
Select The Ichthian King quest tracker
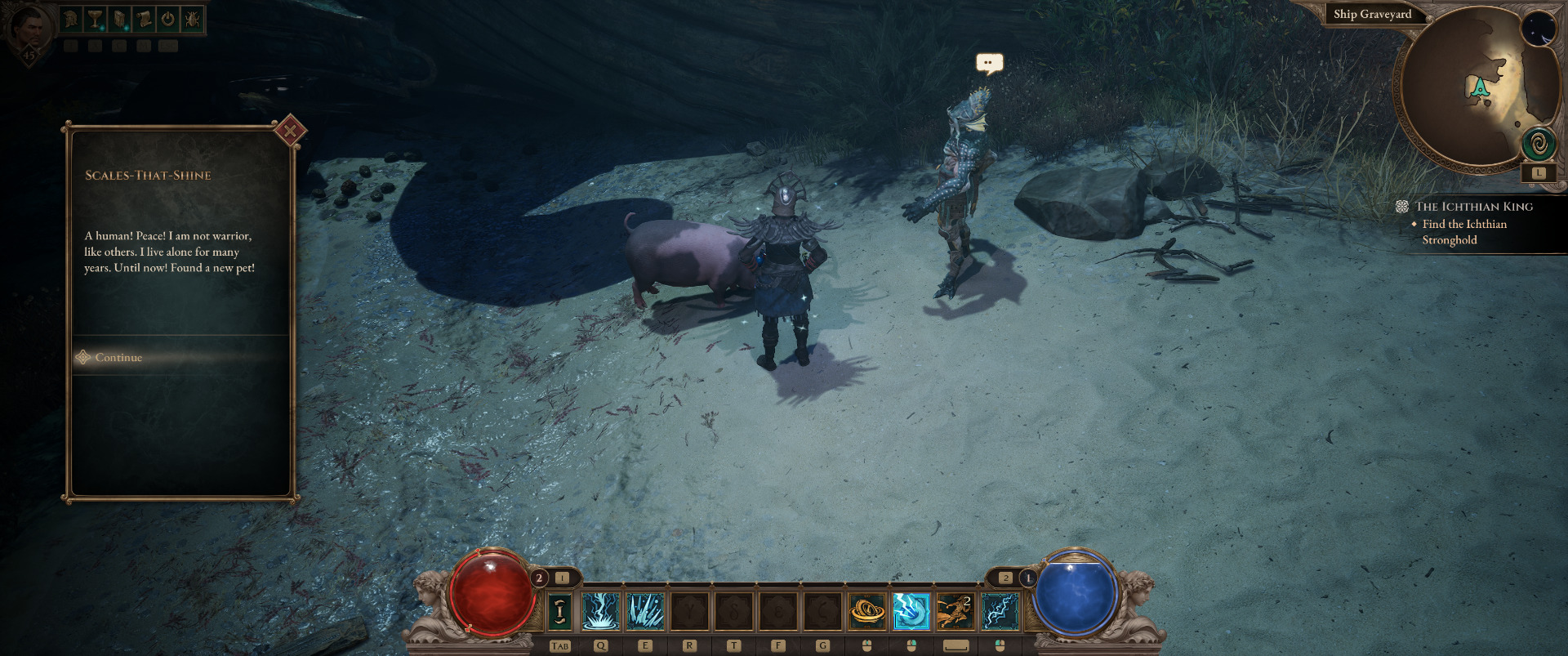click(x=1473, y=207)
